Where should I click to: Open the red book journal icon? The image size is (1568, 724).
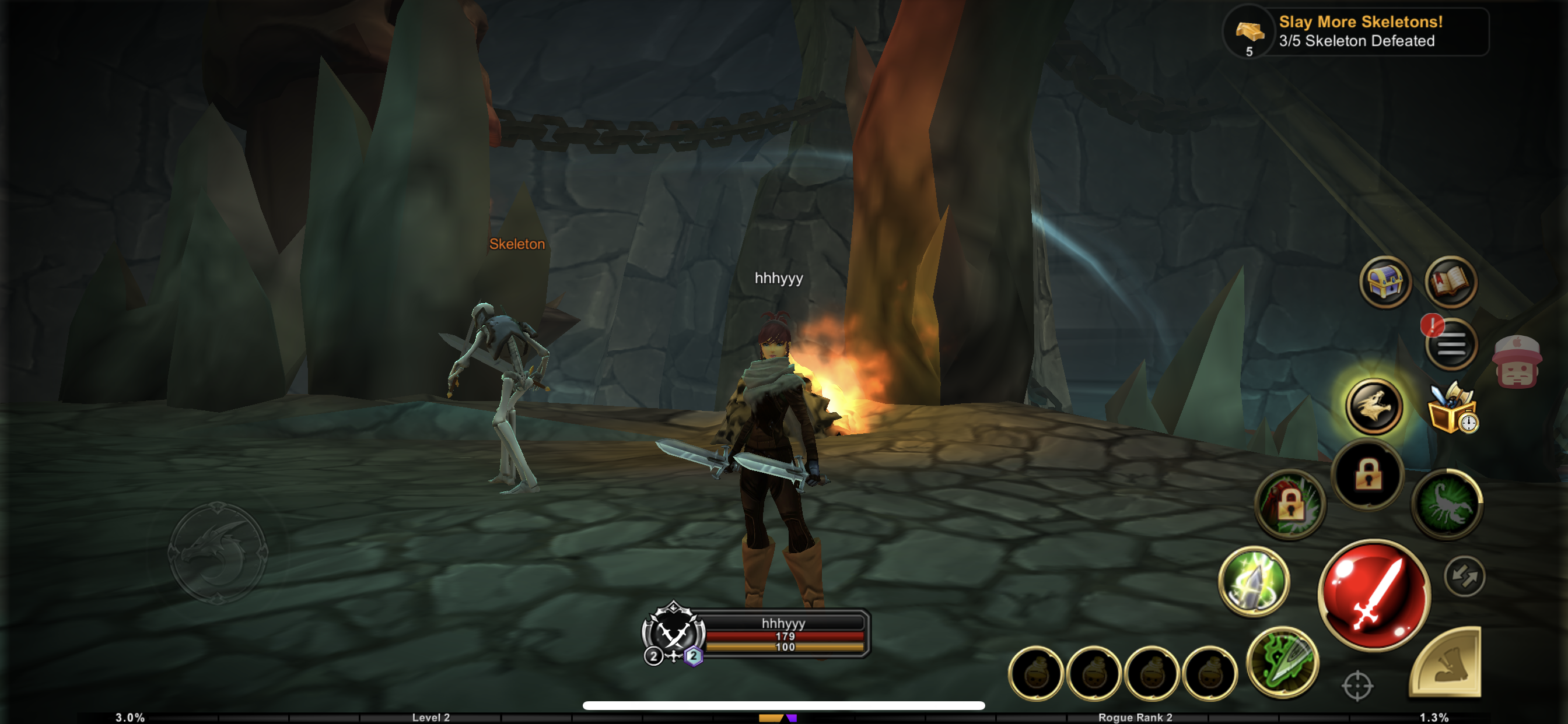point(1451,282)
